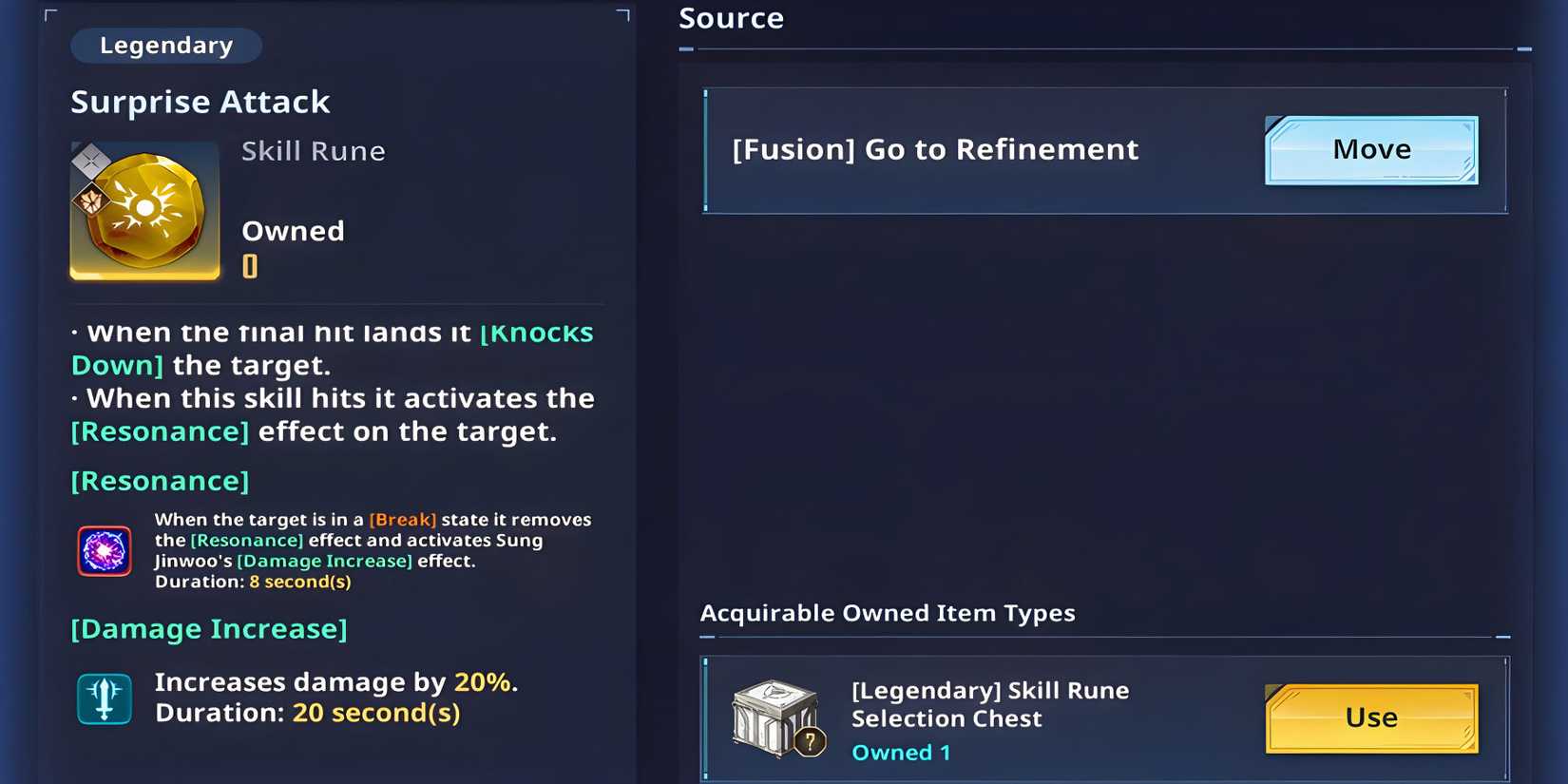Click the teal Damage Increase sword icon
Screen dimensions: 1568x784
click(x=104, y=698)
